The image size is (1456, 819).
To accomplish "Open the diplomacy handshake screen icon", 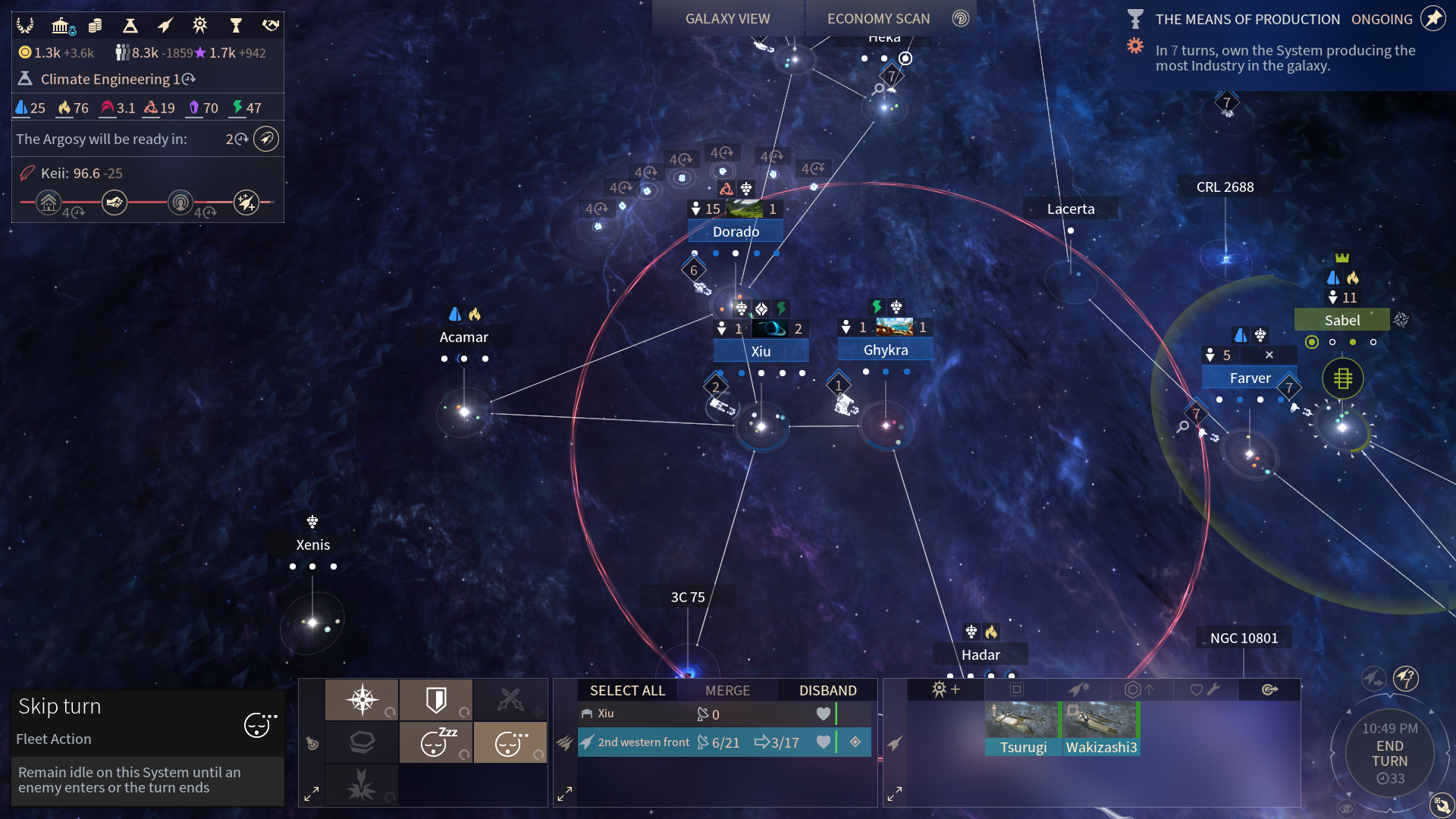I will [x=271, y=26].
